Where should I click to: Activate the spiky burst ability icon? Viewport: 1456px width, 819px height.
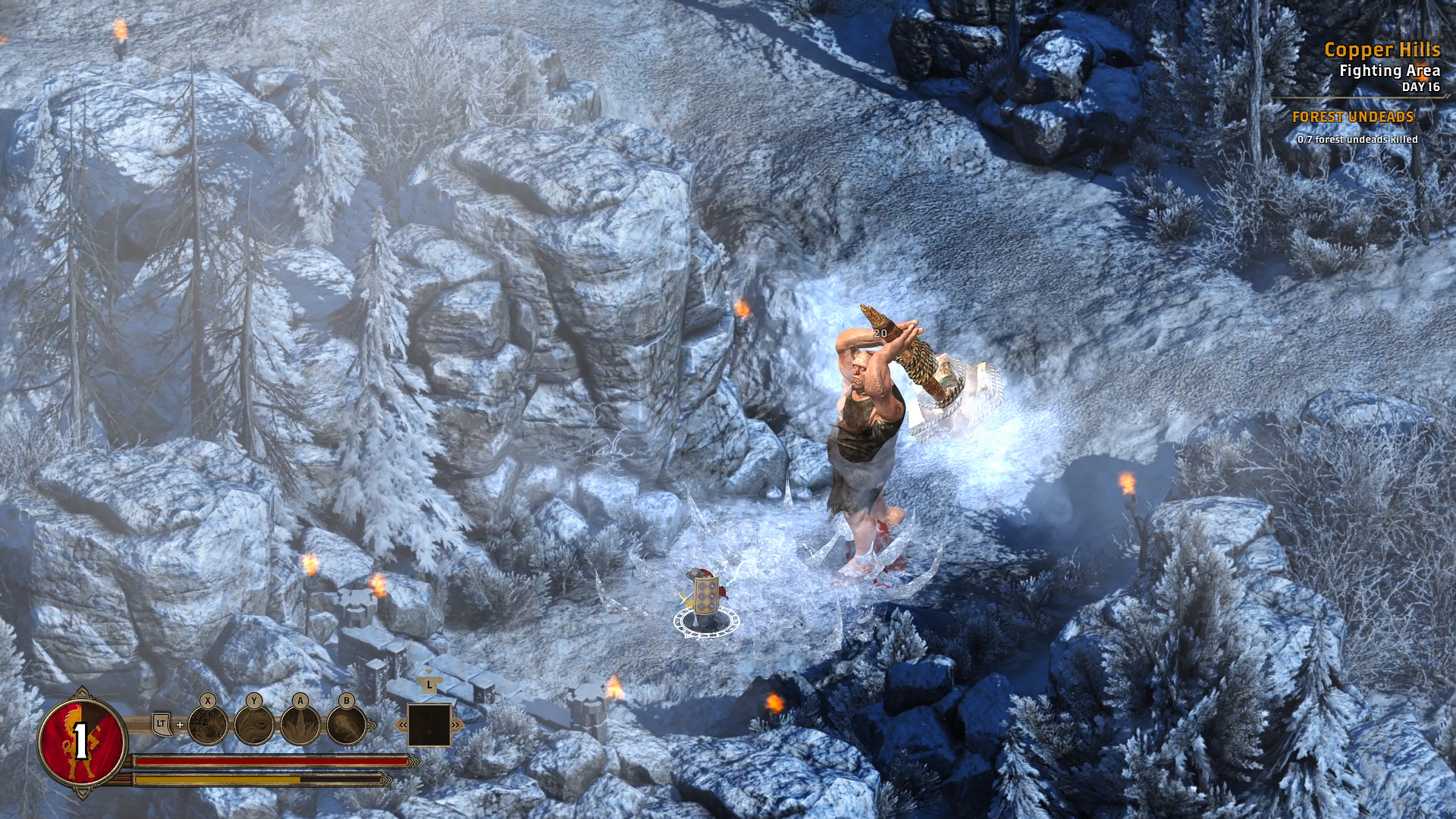(208, 725)
